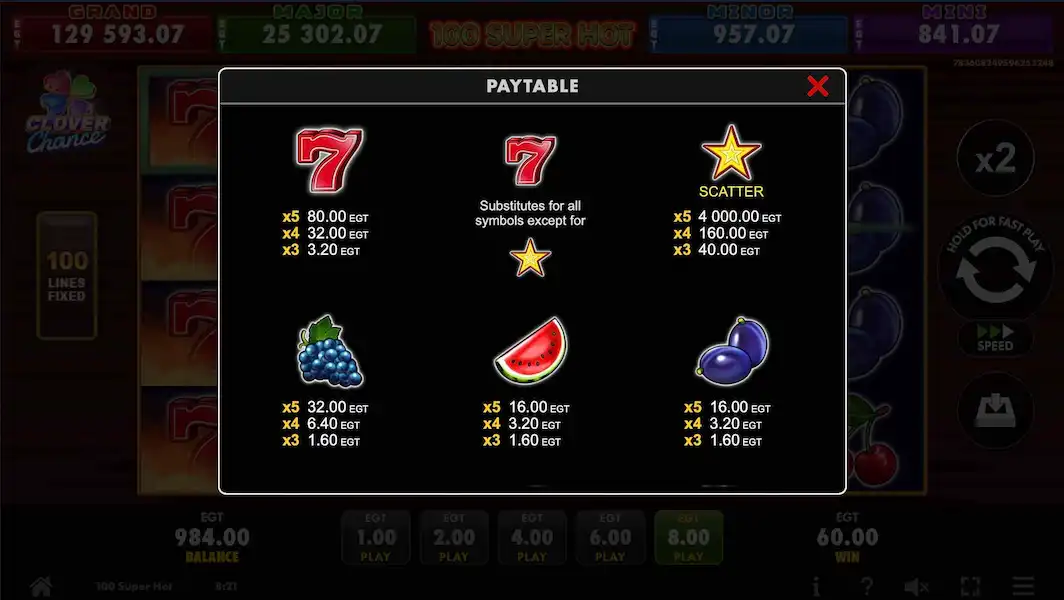Viewport: 1064px width, 600px height.
Task: Set the bet to 6.00 EGT
Action: click(x=610, y=538)
